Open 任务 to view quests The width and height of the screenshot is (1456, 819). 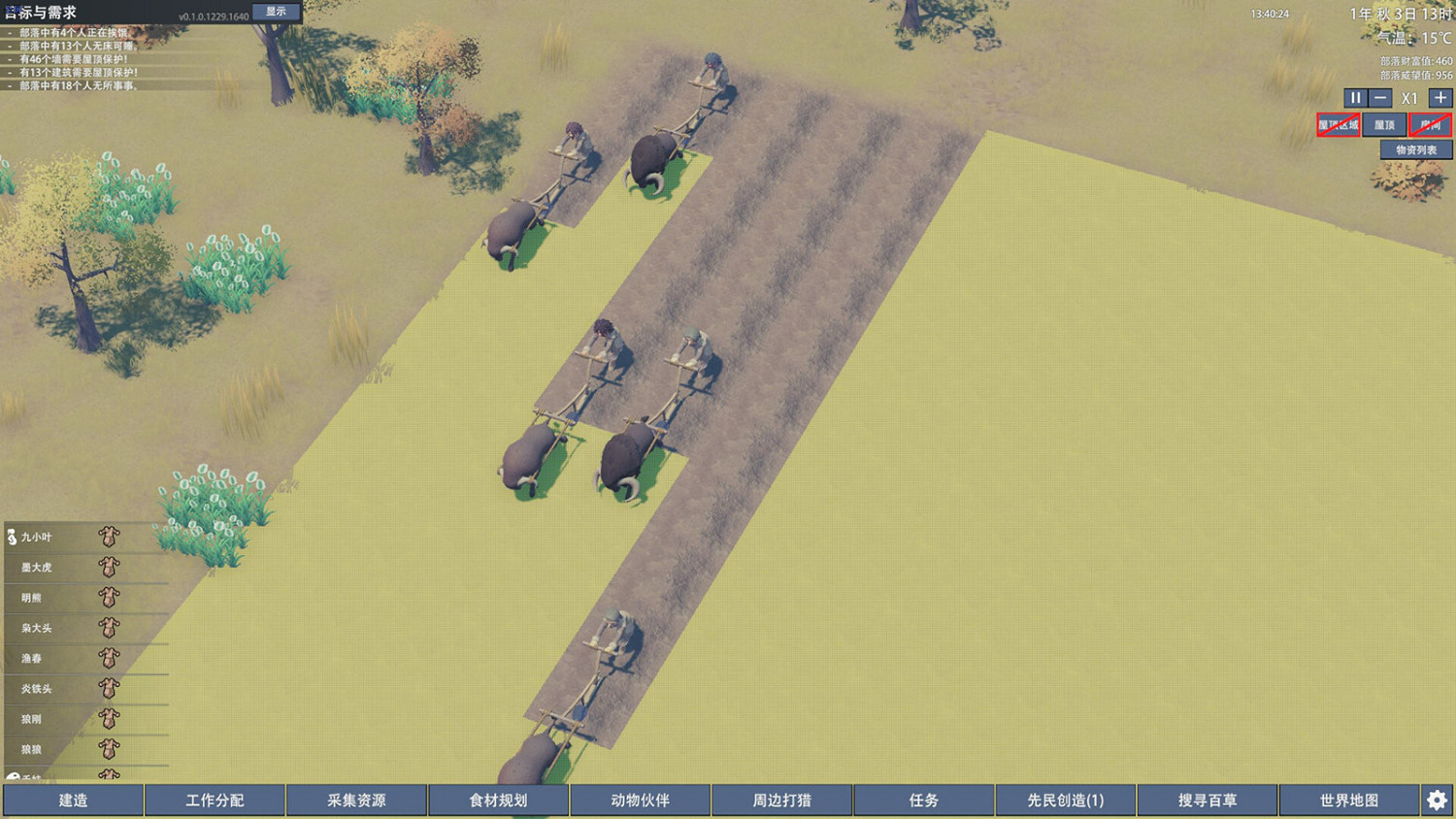pyautogui.click(x=923, y=800)
